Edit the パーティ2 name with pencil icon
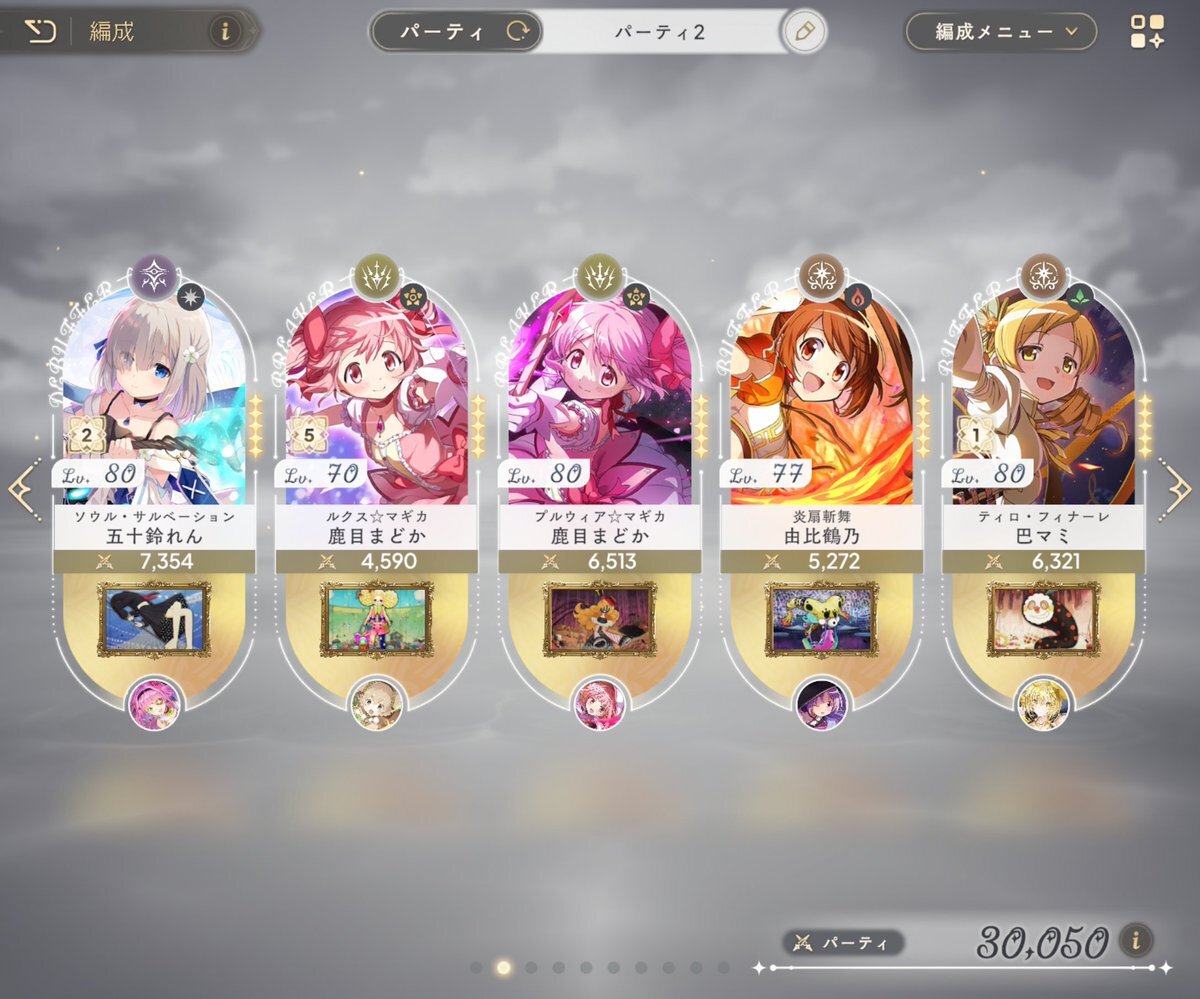 tap(802, 32)
